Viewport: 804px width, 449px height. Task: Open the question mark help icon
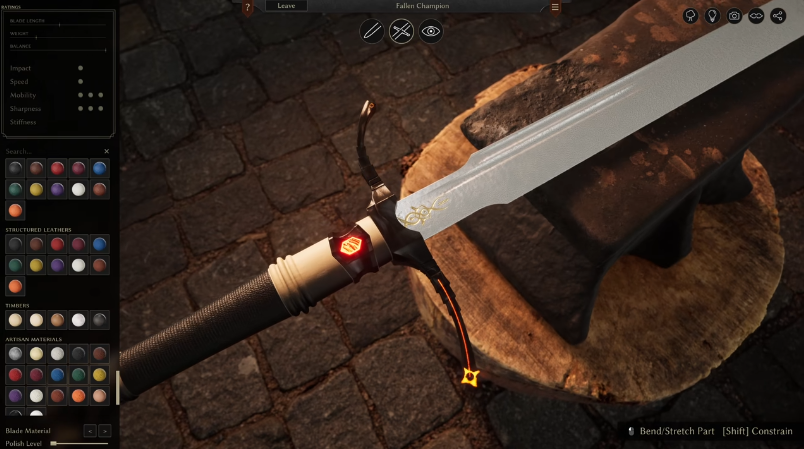pos(248,7)
